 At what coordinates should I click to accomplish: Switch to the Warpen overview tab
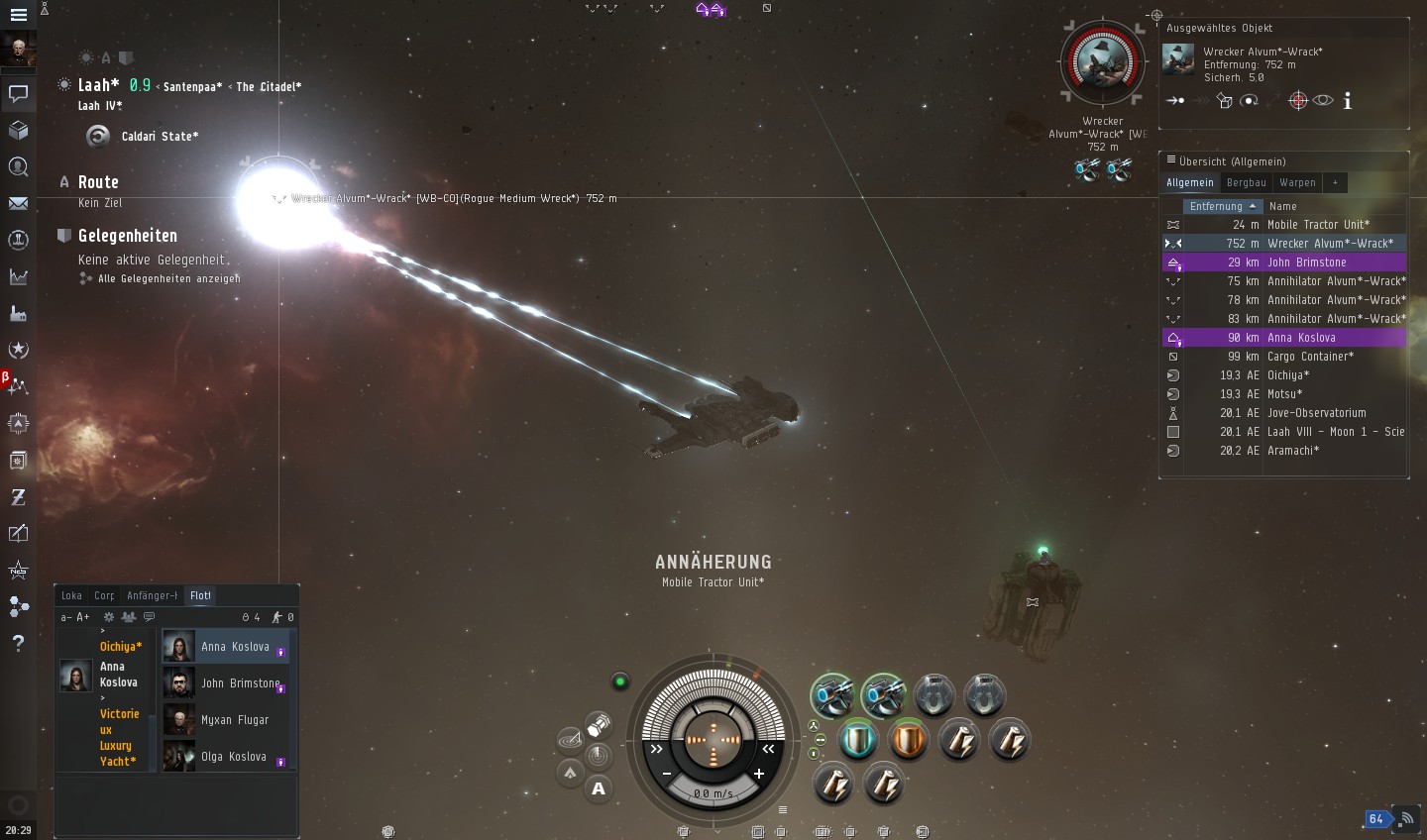point(1297,182)
